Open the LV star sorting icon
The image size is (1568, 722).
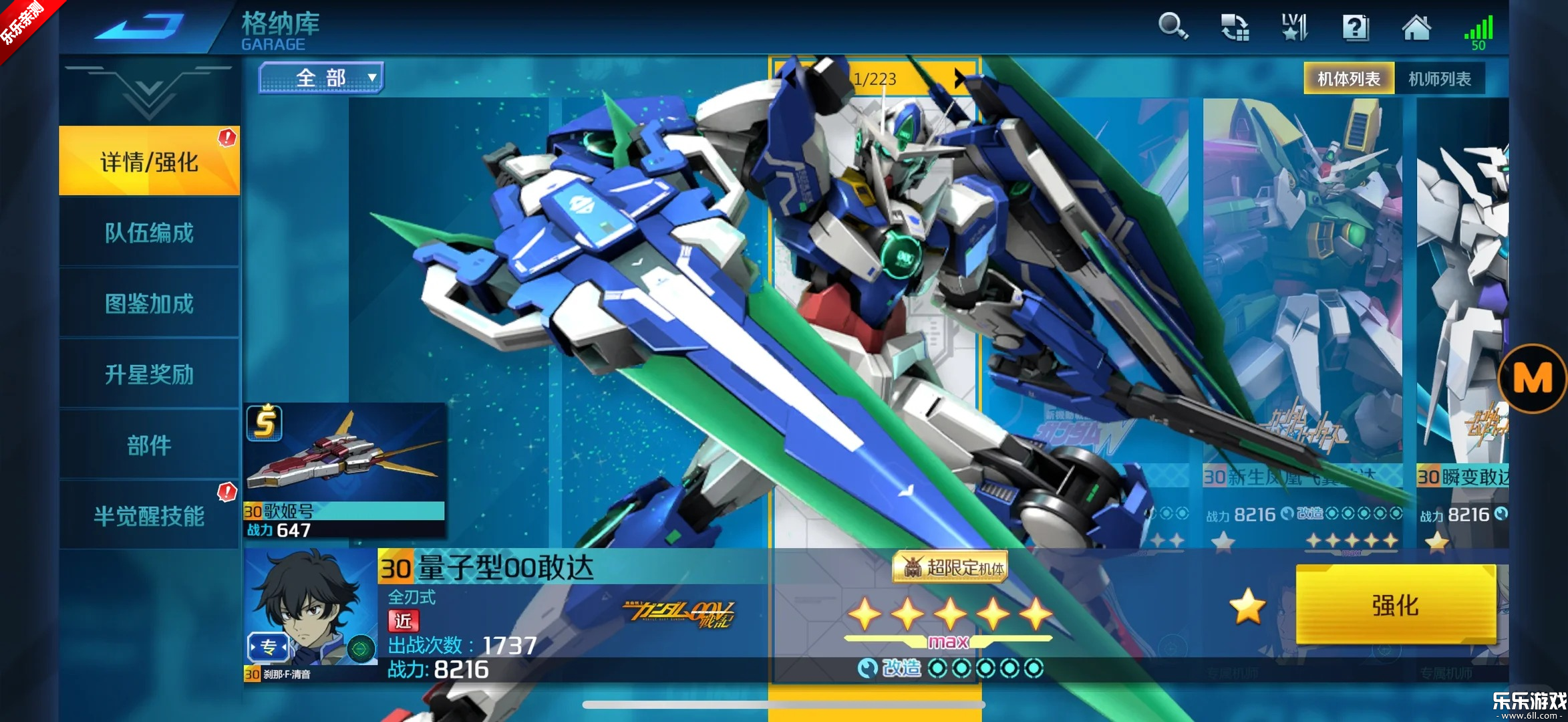click(1294, 27)
